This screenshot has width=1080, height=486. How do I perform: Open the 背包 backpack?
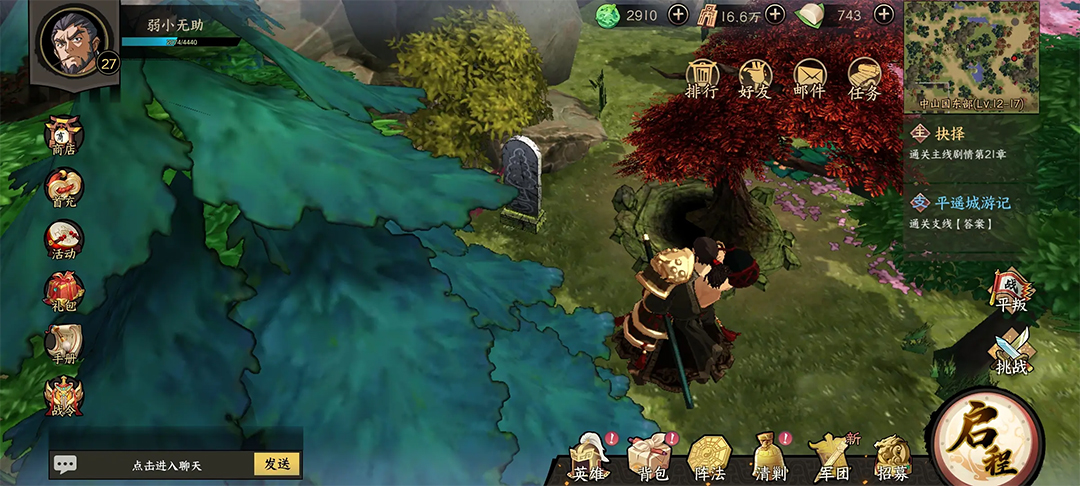click(648, 459)
